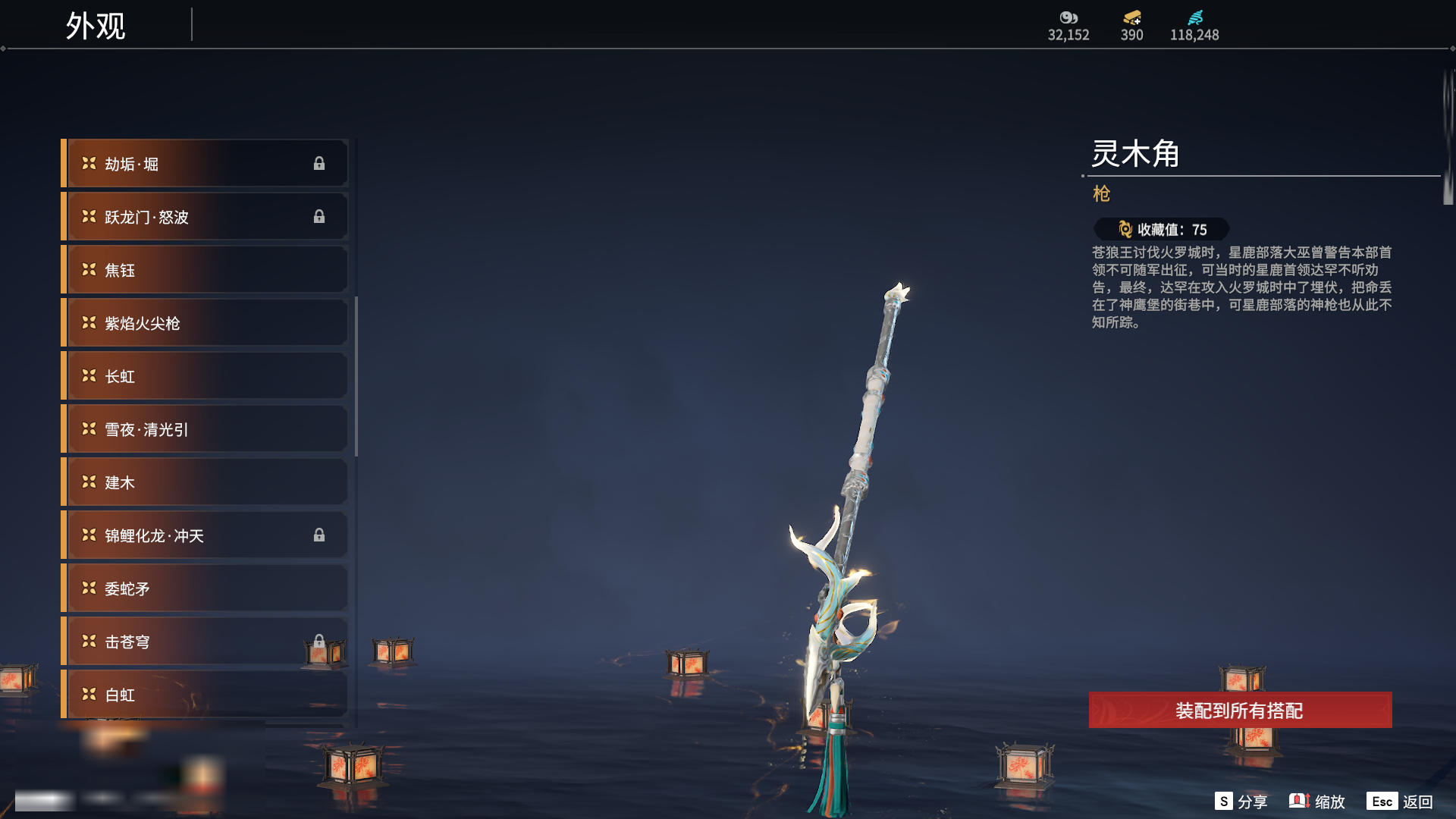Image resolution: width=1456 pixels, height=819 pixels.
Task: Open the locked 锦鲤化龙·冲天 entry
Action: [x=205, y=535]
